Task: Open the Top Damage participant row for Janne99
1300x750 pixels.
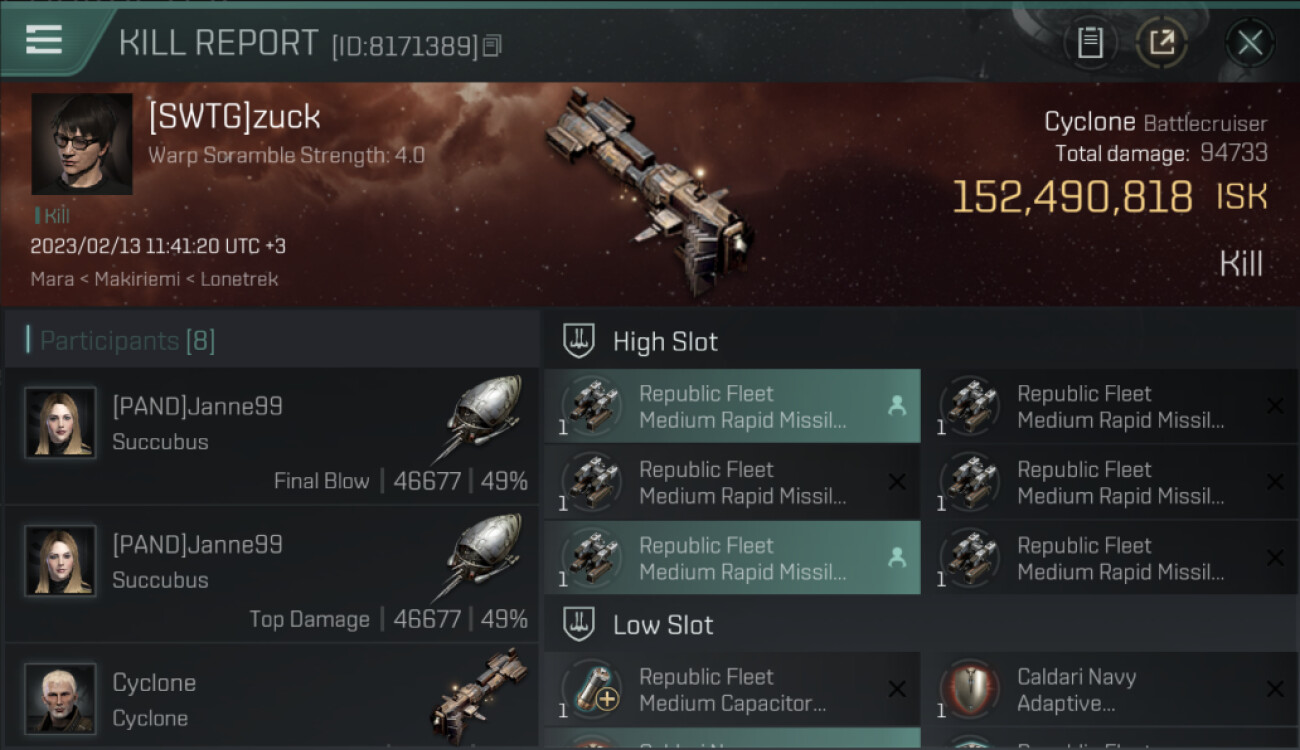Action: [x=272, y=574]
